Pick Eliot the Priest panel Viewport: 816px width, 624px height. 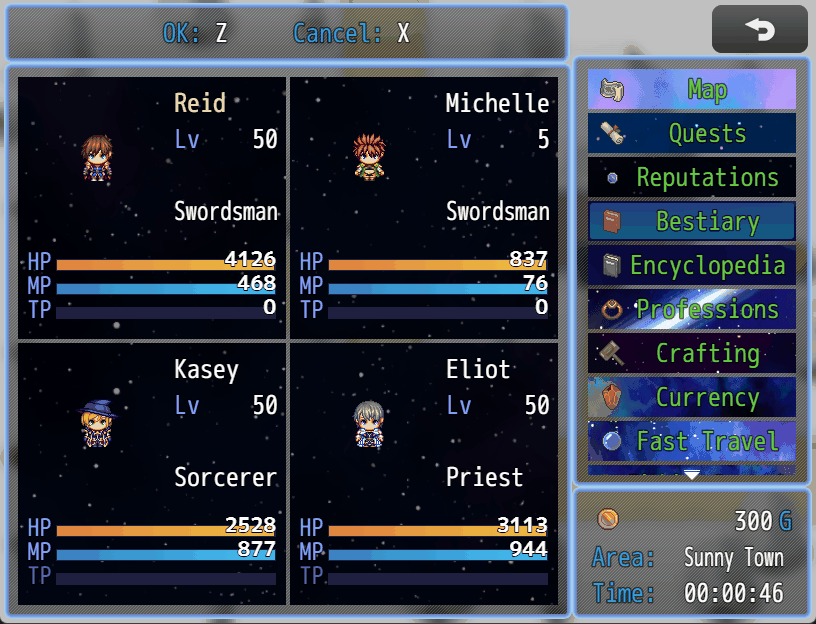click(x=424, y=474)
